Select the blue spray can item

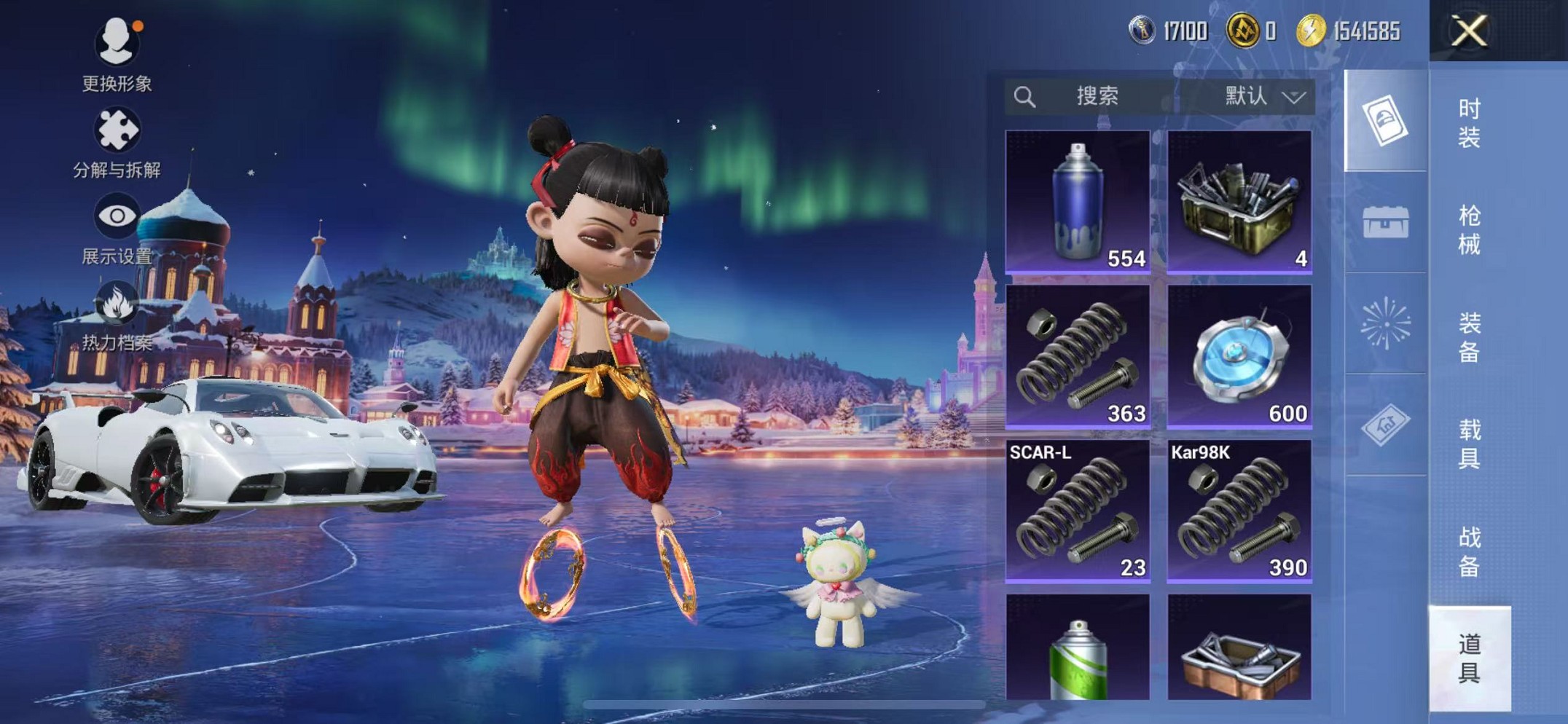[1078, 202]
